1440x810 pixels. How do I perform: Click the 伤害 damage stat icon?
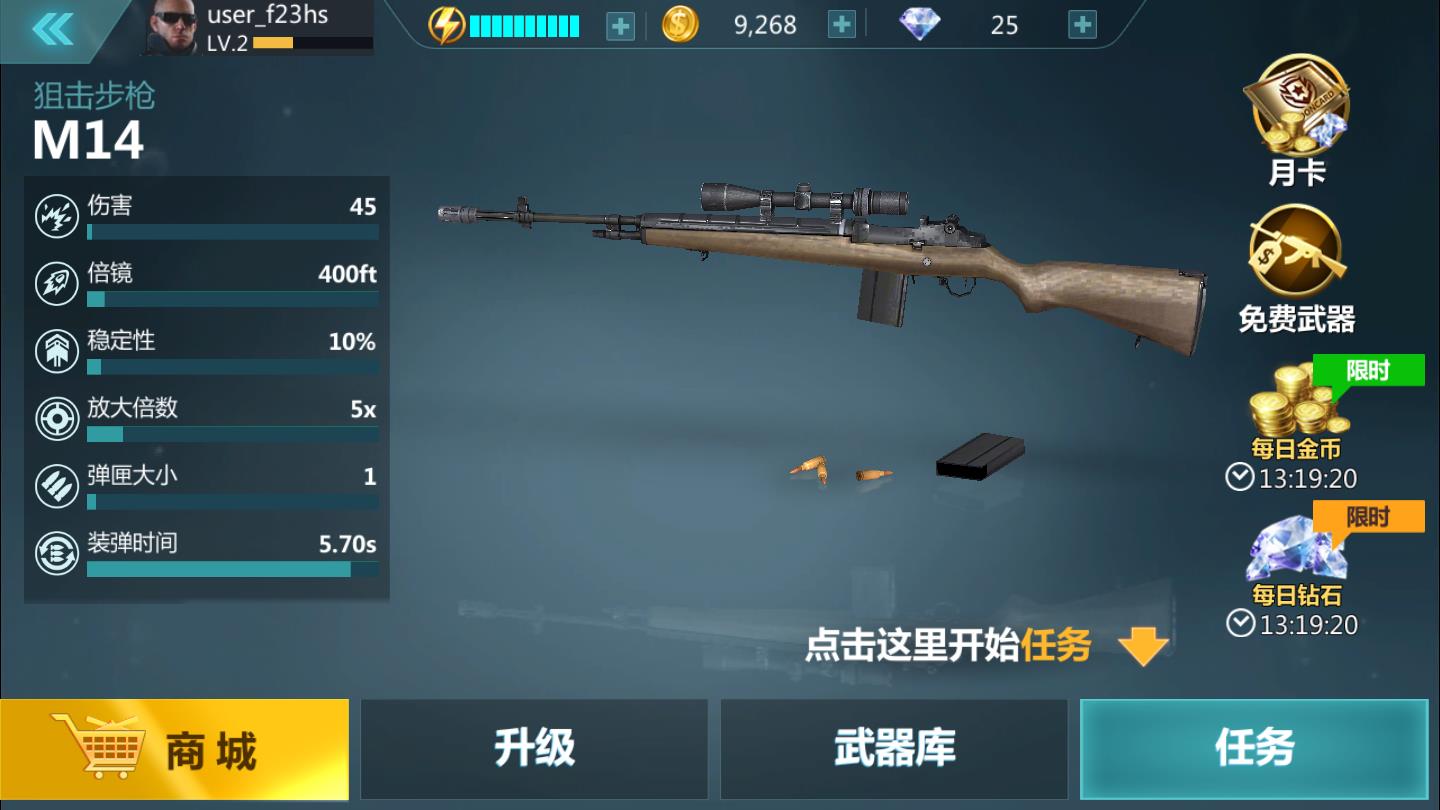point(58,215)
